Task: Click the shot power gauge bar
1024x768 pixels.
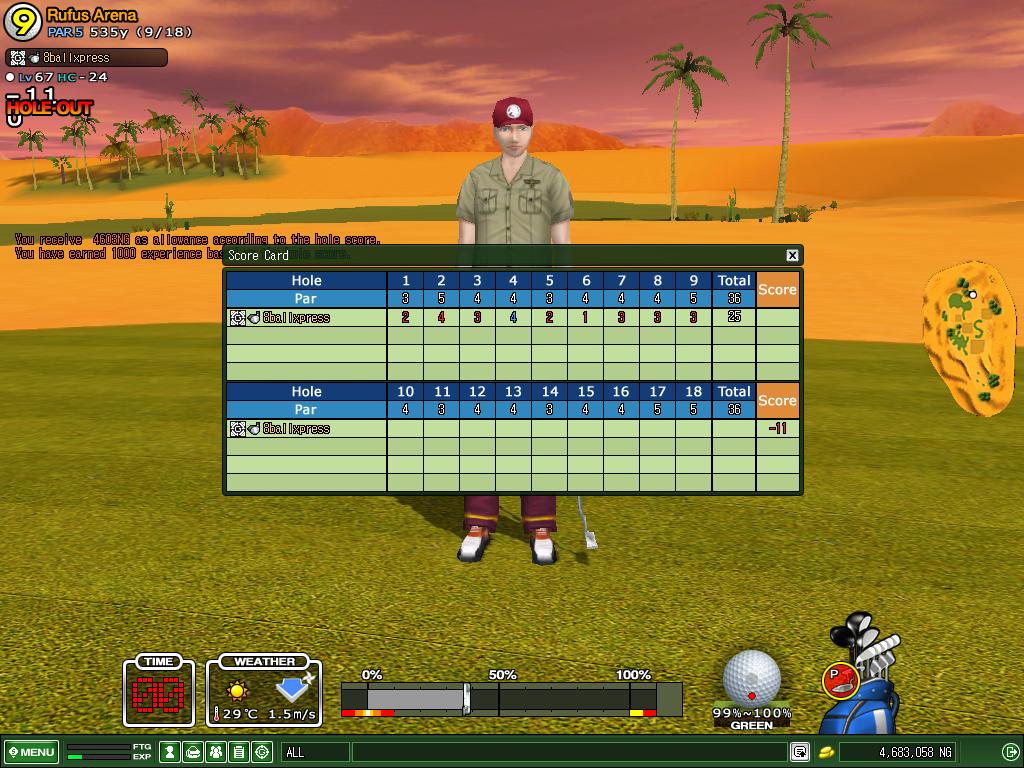Action: tap(510, 697)
